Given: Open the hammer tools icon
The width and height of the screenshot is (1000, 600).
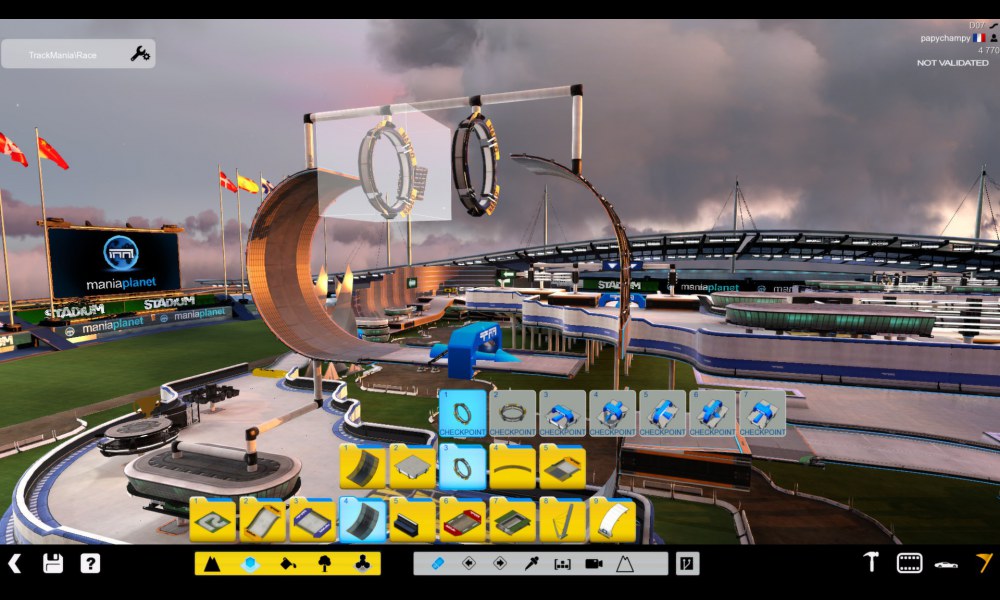Looking at the screenshot, I should pos(871,563).
